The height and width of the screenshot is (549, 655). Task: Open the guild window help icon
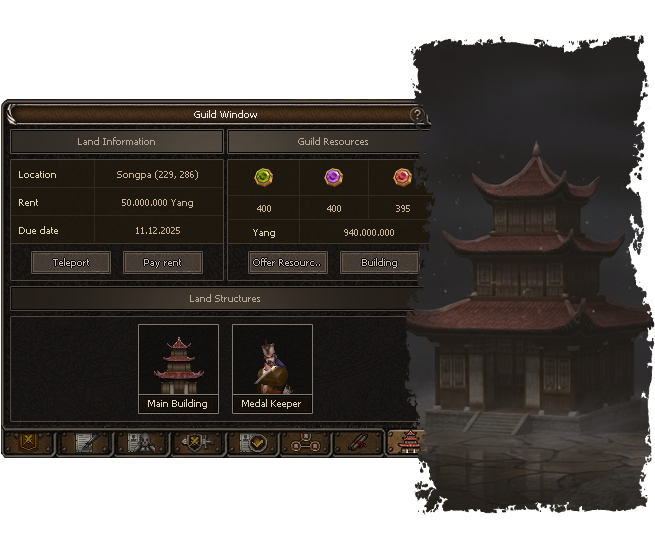pos(417,116)
